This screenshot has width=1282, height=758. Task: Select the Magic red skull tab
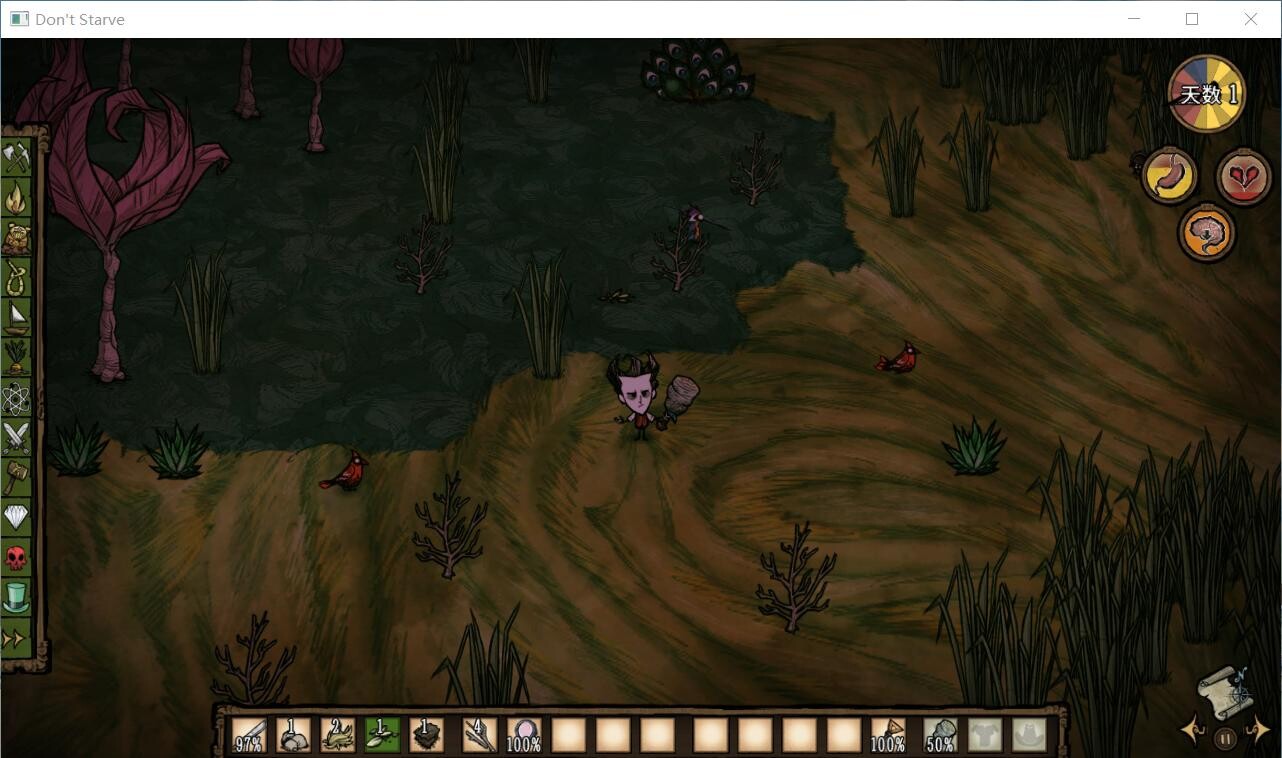coord(17,557)
